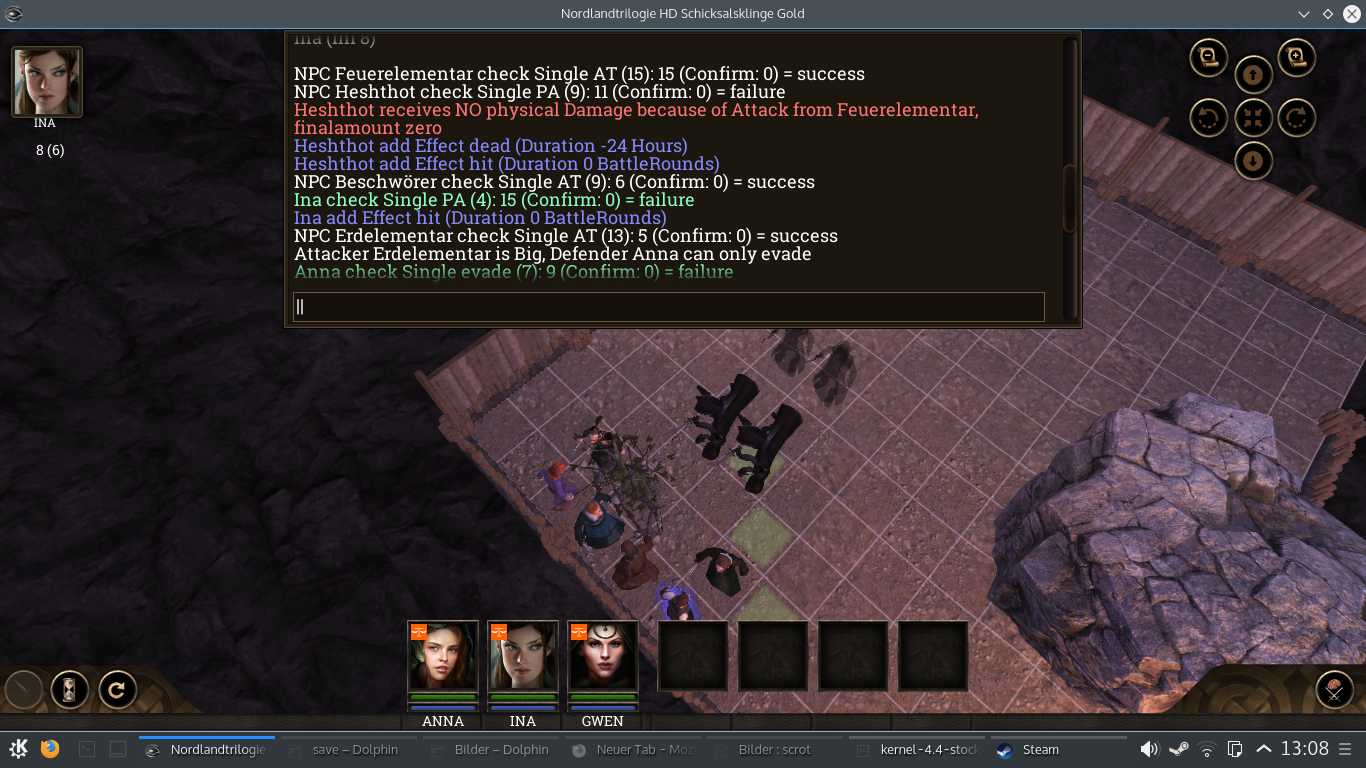Screen dimensions: 1366x768
Task: Center the view using the four-arrows icon
Action: [1253, 118]
